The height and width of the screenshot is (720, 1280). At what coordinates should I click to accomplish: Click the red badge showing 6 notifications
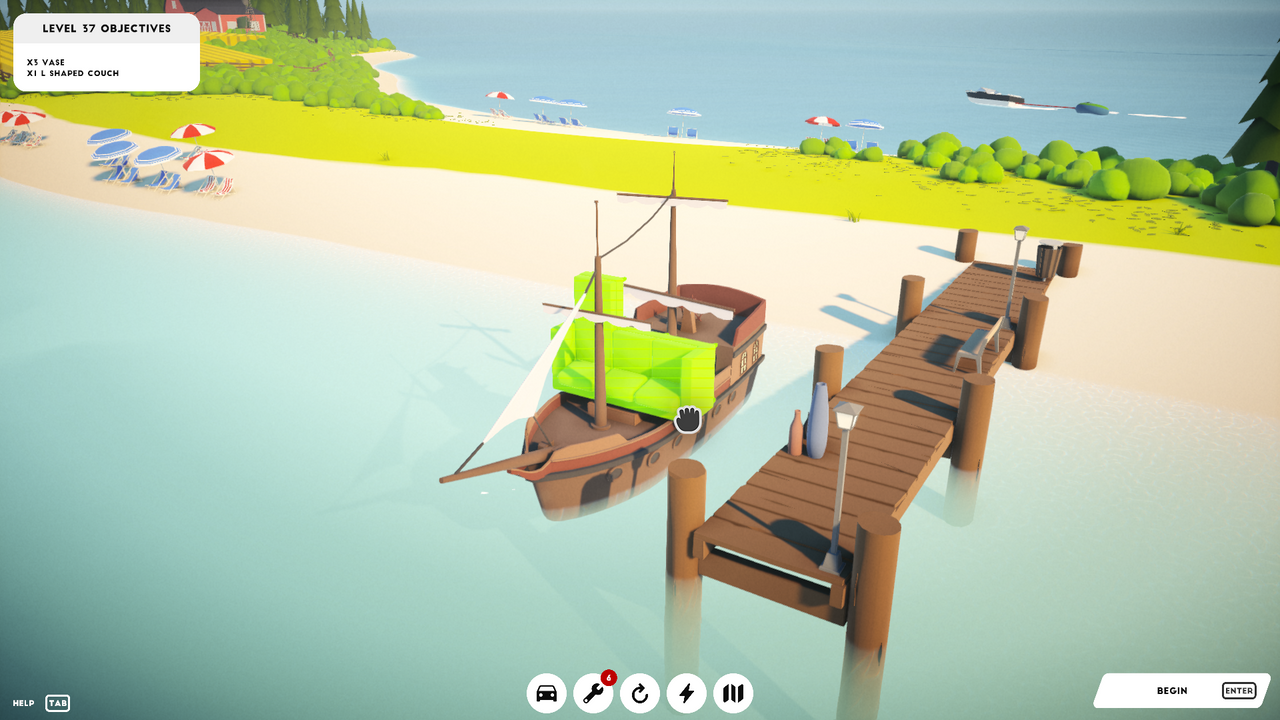tap(608, 677)
